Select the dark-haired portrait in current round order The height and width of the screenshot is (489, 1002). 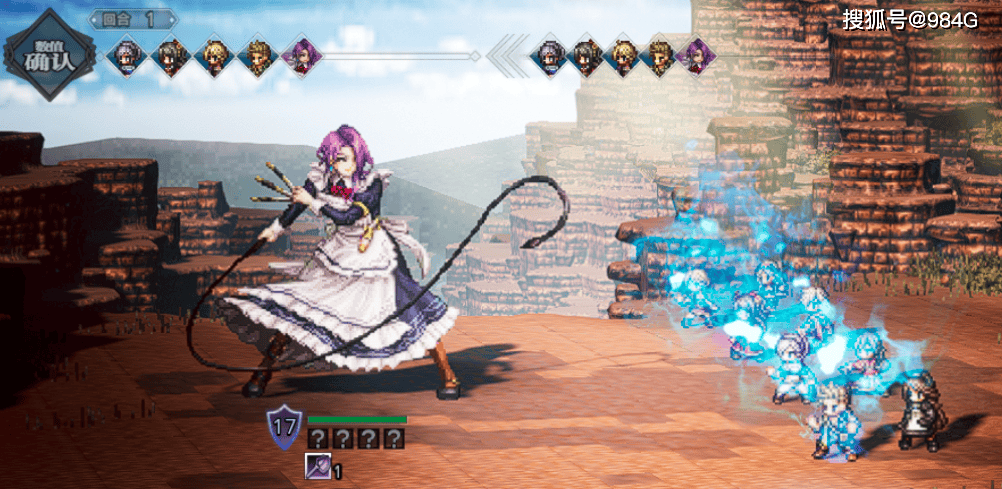coord(171,54)
